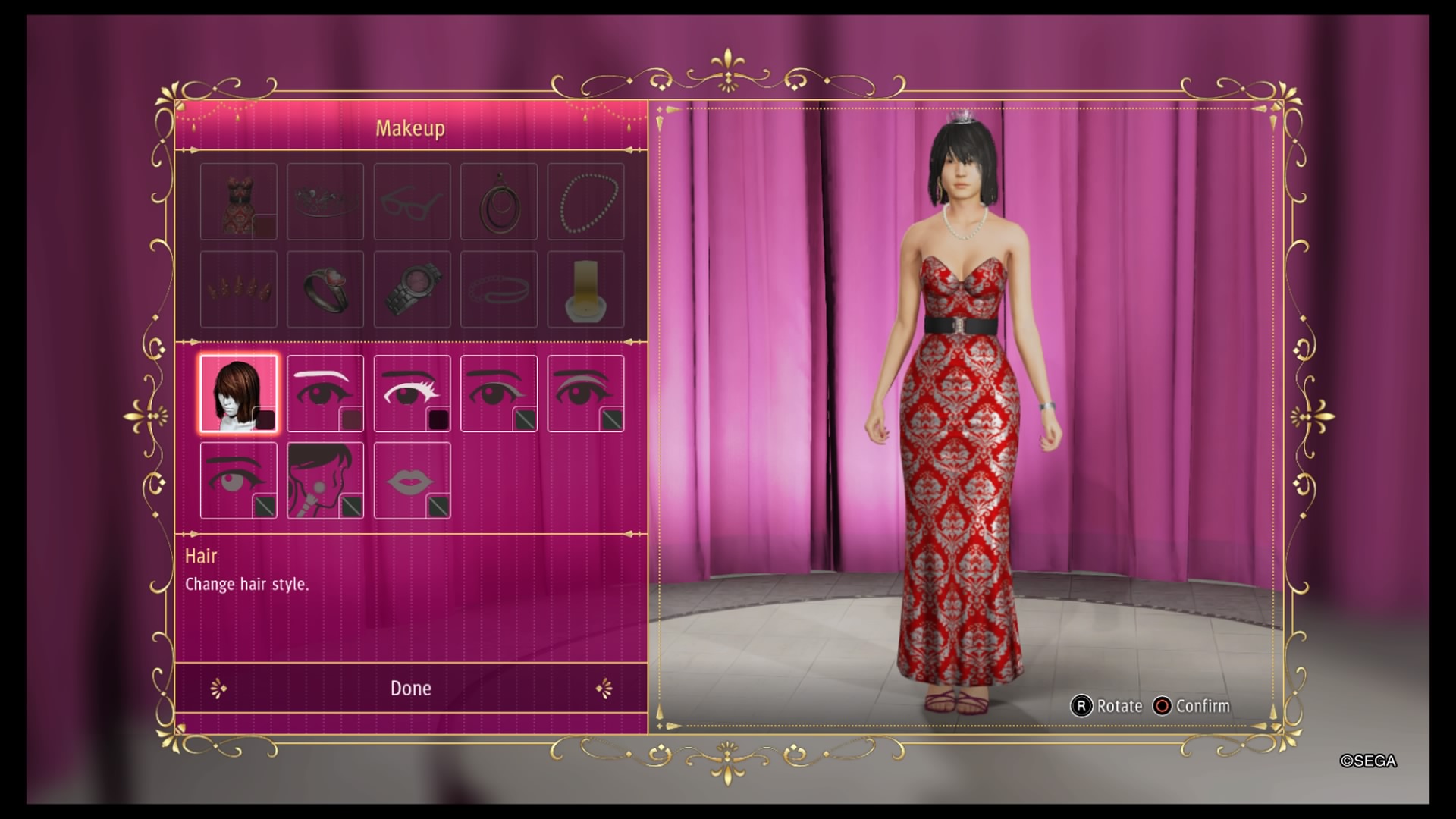Choose the tiara accessory slot

pyautogui.click(x=325, y=202)
